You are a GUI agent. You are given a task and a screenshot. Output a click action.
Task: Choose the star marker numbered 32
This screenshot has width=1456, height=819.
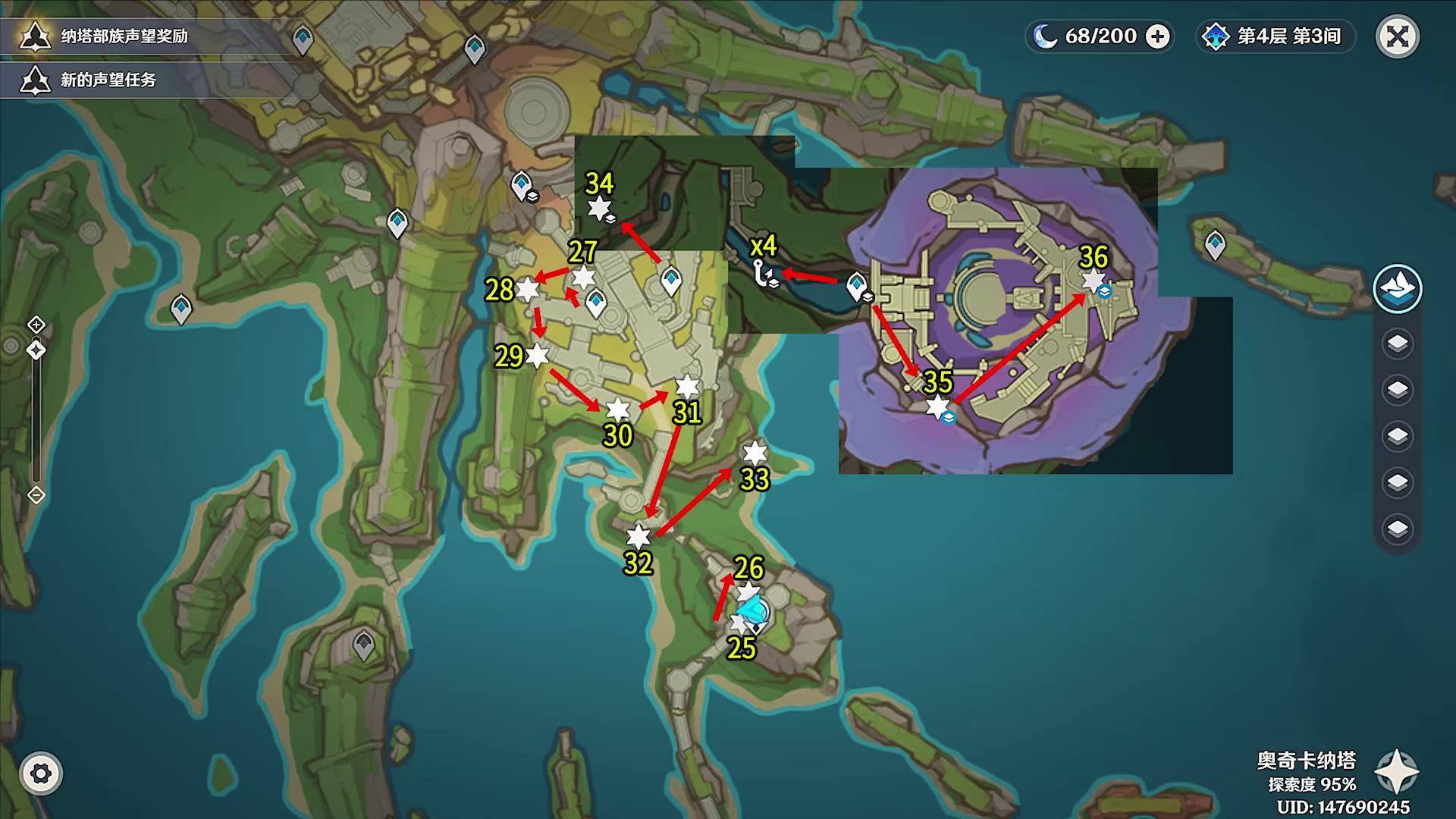639,536
